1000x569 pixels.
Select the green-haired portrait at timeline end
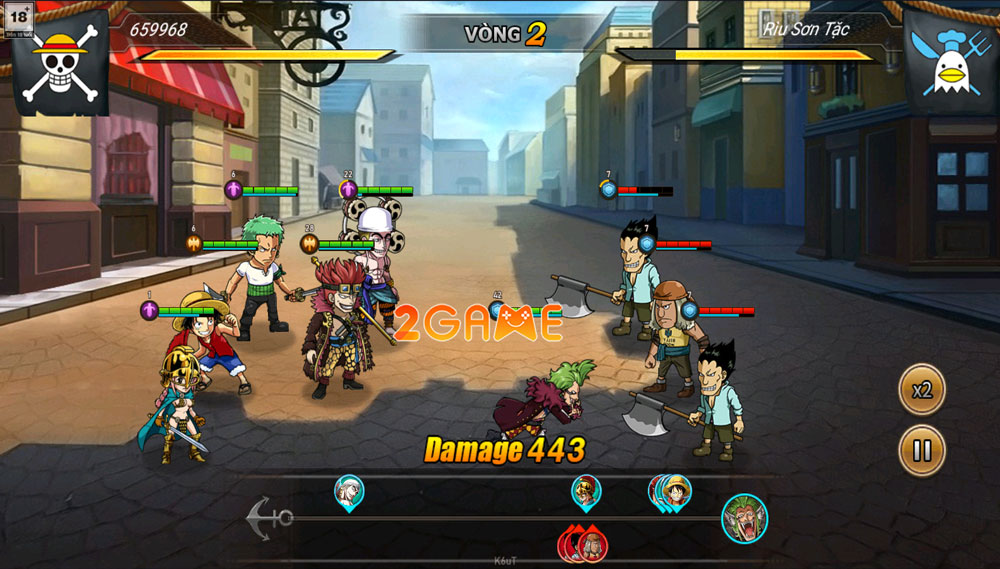(744, 518)
